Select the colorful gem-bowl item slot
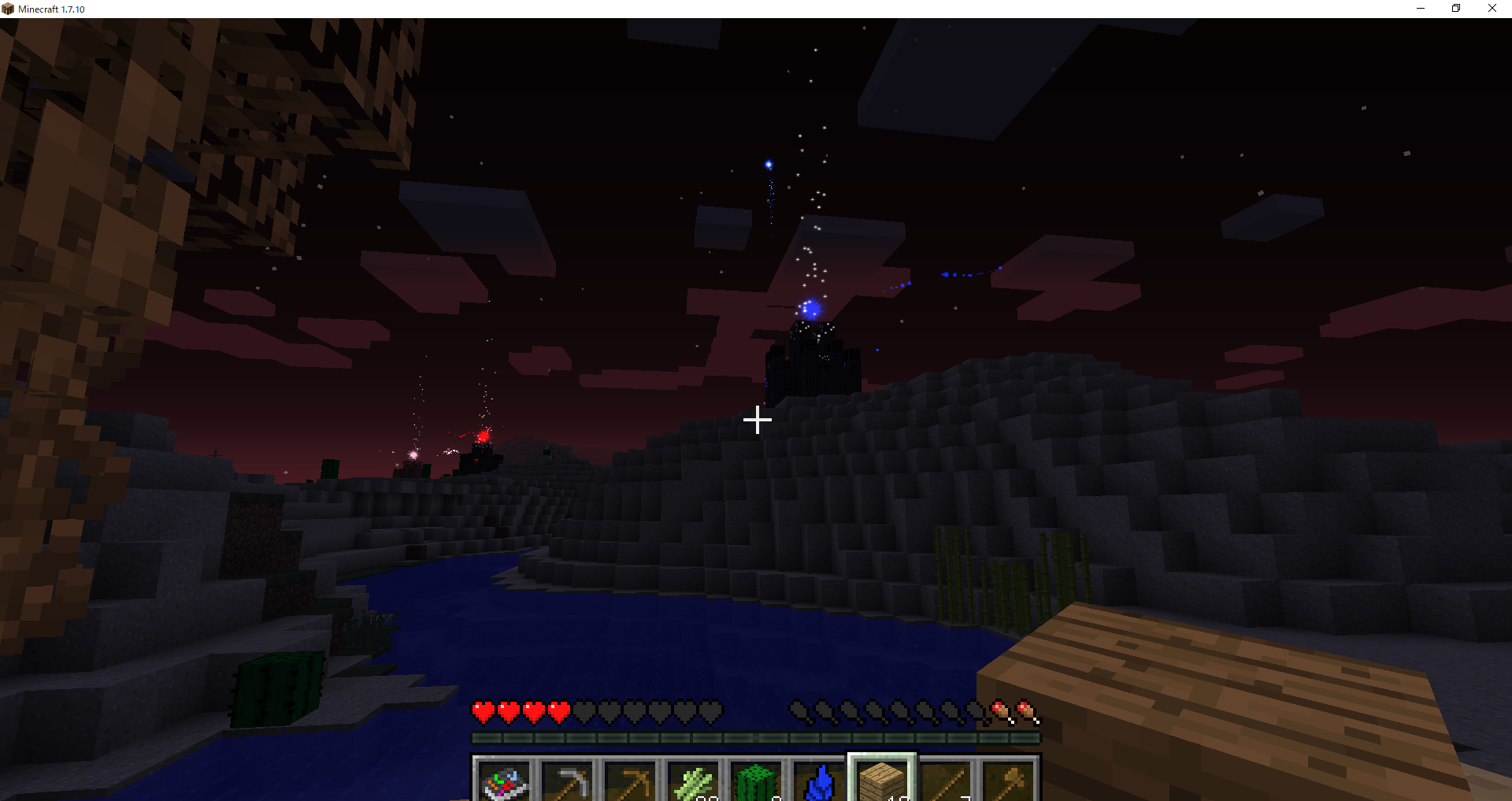The height and width of the screenshot is (801, 1512). click(x=504, y=781)
